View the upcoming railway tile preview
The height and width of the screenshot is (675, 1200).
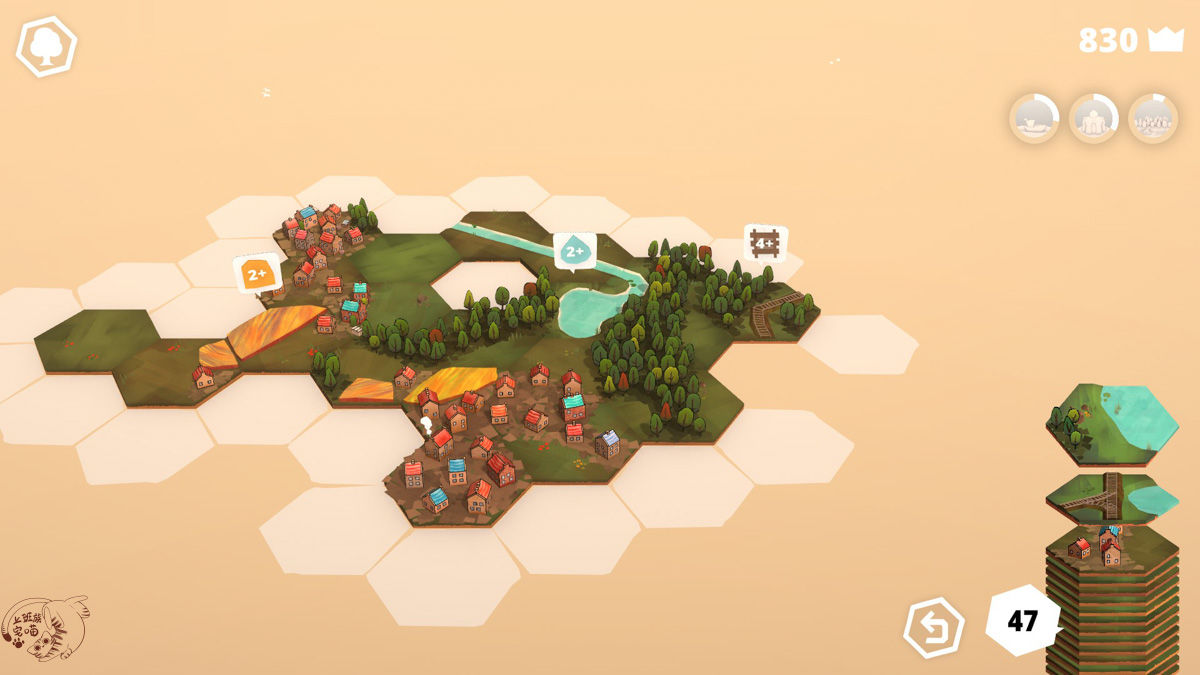point(1110,495)
